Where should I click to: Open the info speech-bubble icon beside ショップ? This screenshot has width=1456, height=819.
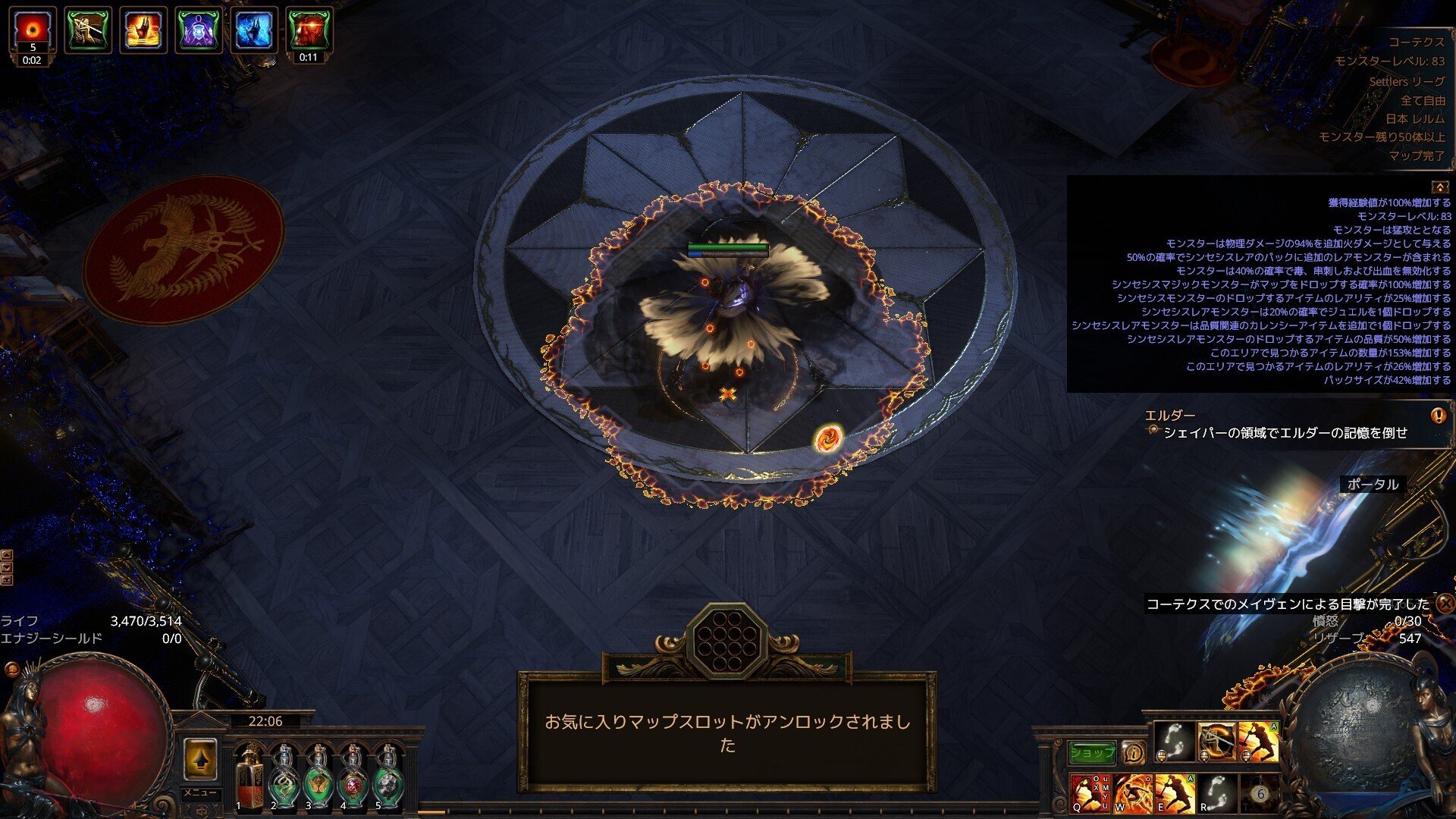1134,752
